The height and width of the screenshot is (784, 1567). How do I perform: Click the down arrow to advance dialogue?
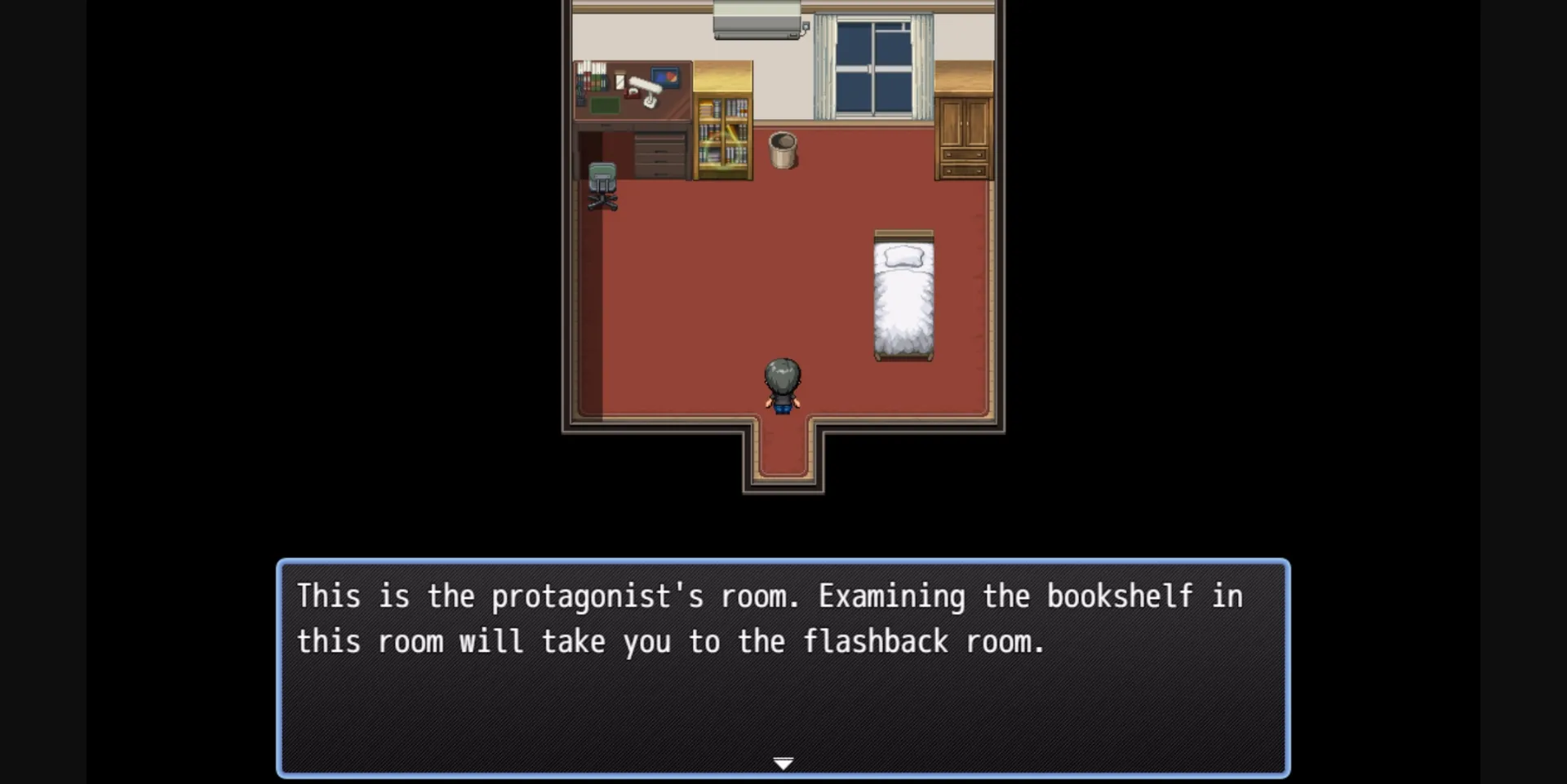(x=783, y=762)
